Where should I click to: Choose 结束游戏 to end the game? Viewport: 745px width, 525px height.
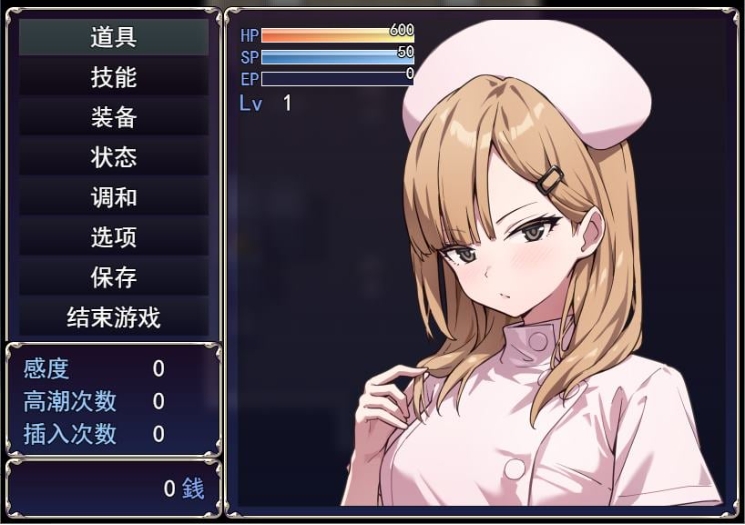(114, 318)
